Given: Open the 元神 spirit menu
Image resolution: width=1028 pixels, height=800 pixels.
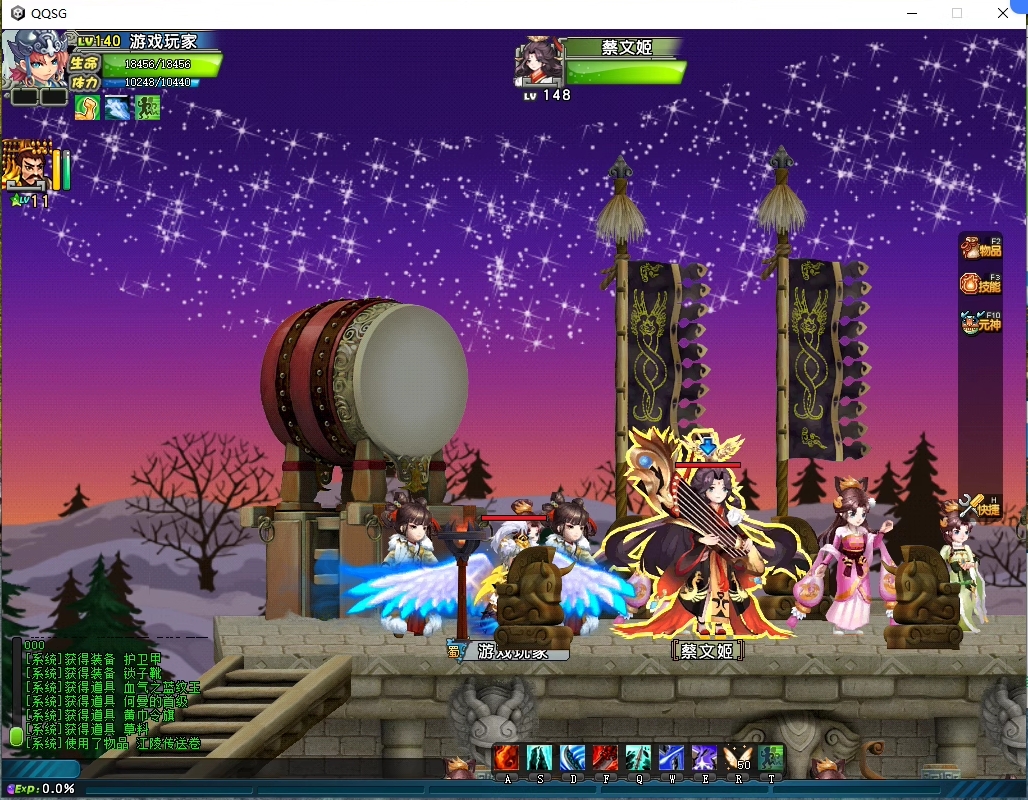Looking at the screenshot, I should (980, 321).
